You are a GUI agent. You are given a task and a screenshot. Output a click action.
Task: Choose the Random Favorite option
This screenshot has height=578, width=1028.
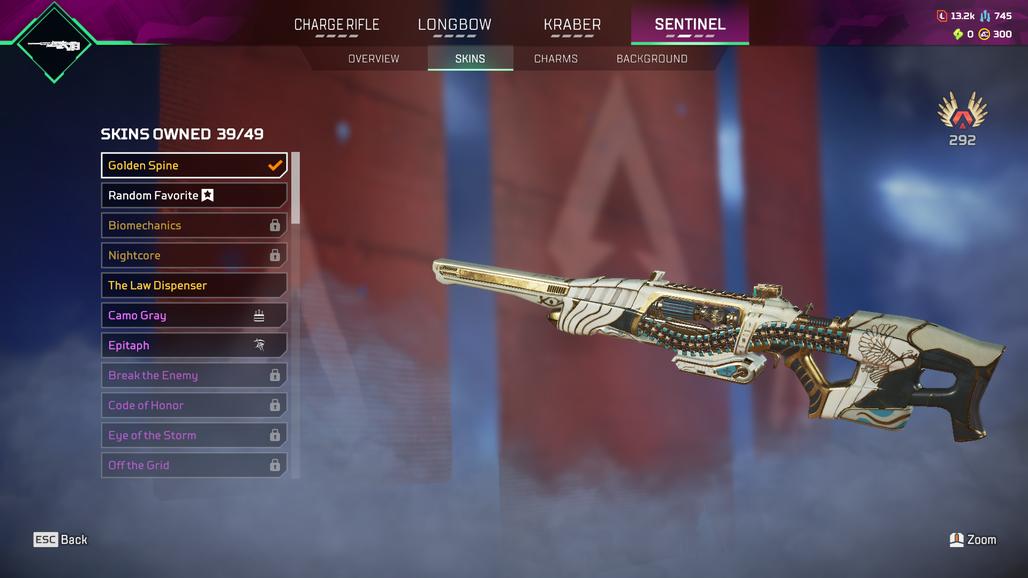pos(194,195)
